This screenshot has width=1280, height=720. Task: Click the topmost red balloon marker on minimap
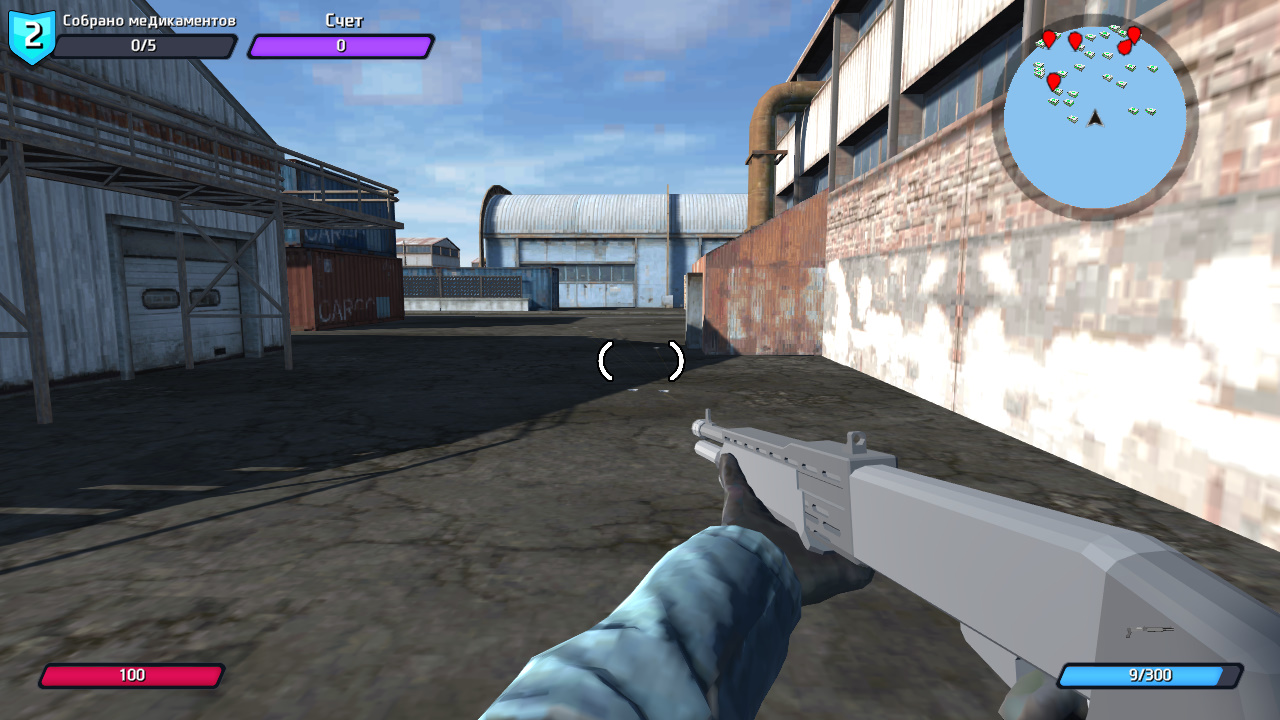1134,33
